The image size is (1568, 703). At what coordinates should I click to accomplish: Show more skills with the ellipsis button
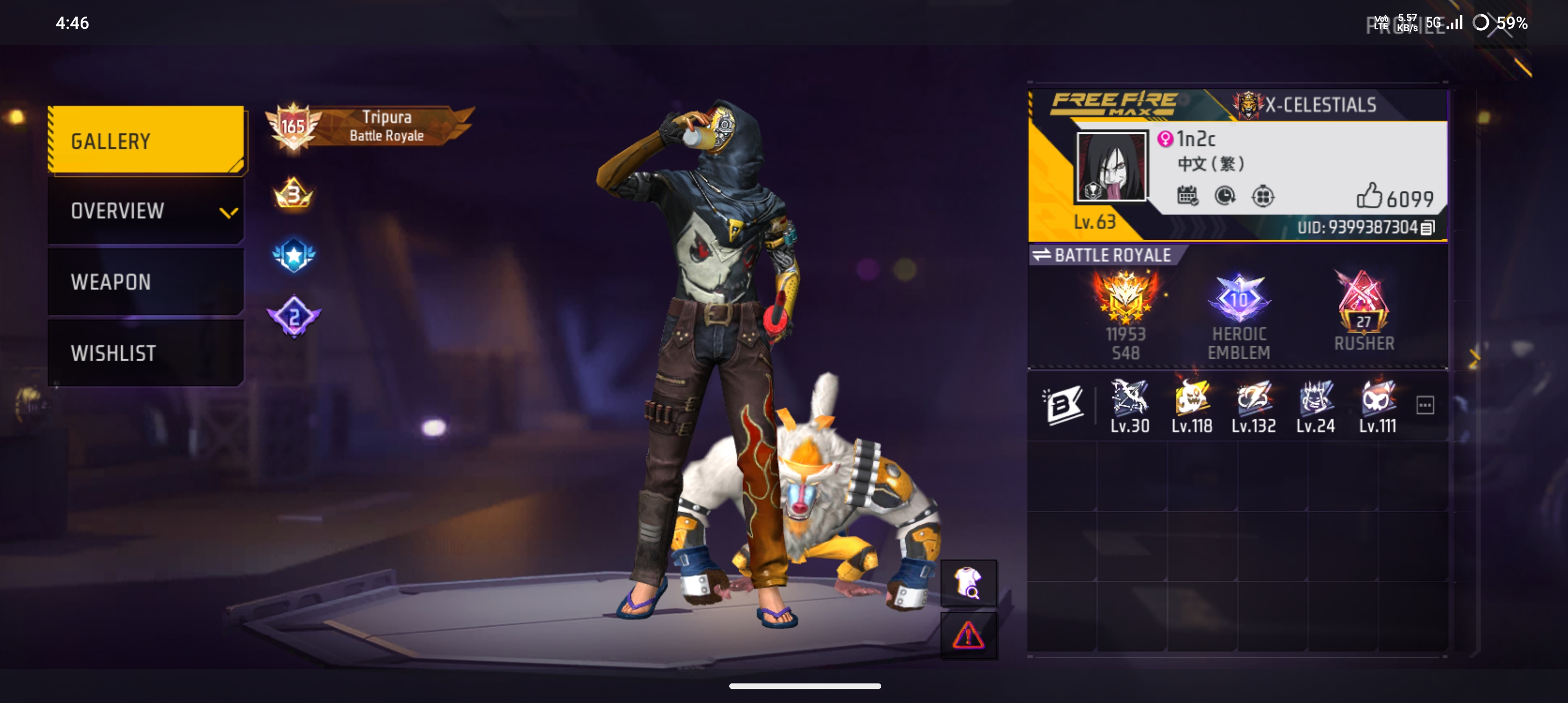[1425, 405]
